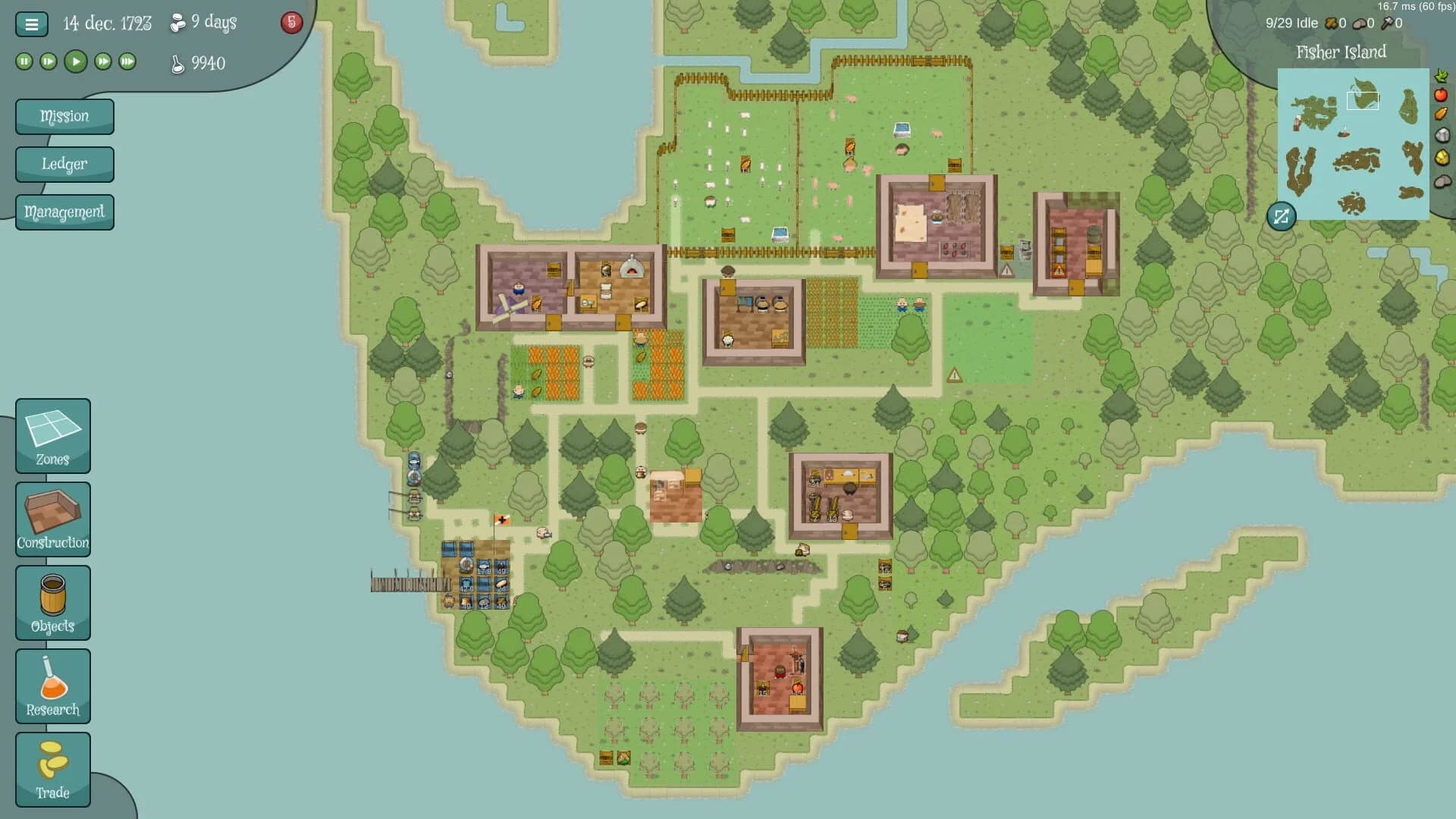Switch to the Management panel
The image size is (1456, 819).
[x=64, y=212]
